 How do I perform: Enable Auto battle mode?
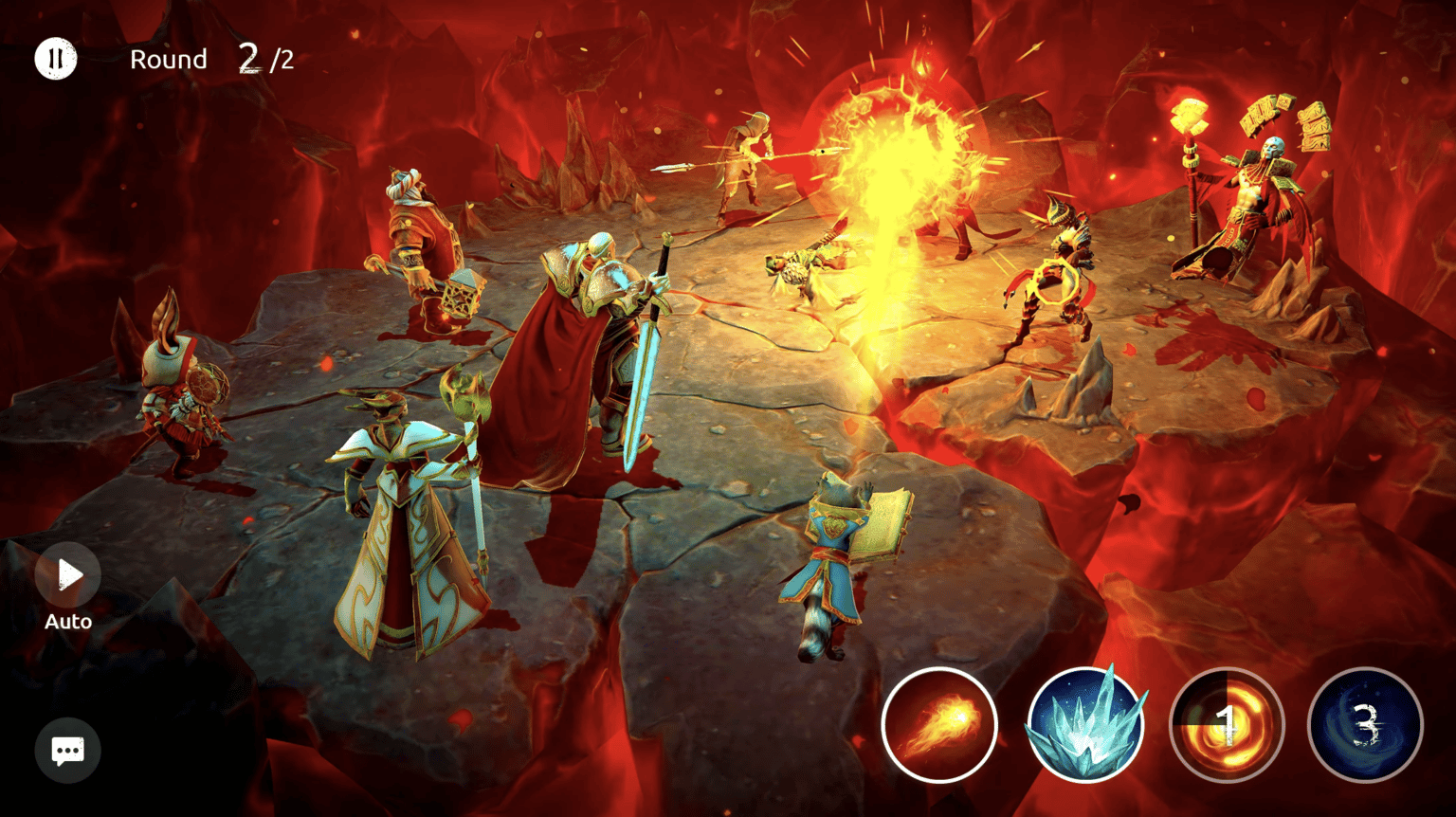pos(67,574)
